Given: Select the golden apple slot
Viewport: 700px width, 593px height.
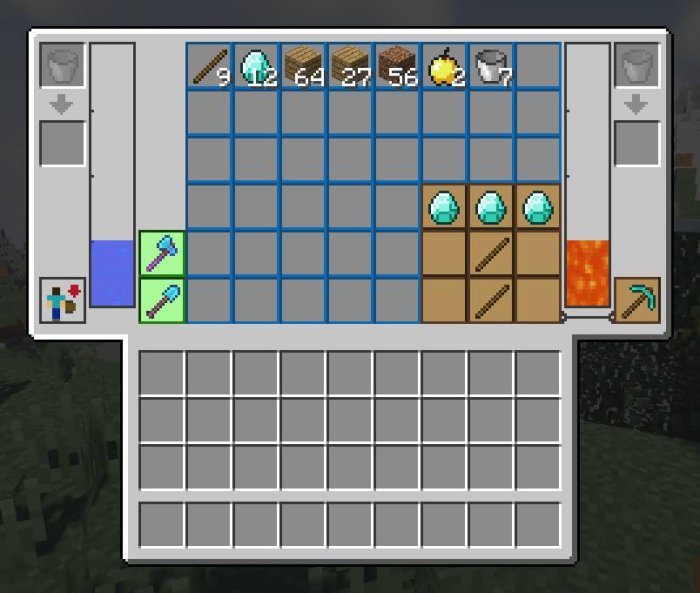Looking at the screenshot, I should coord(444,66).
